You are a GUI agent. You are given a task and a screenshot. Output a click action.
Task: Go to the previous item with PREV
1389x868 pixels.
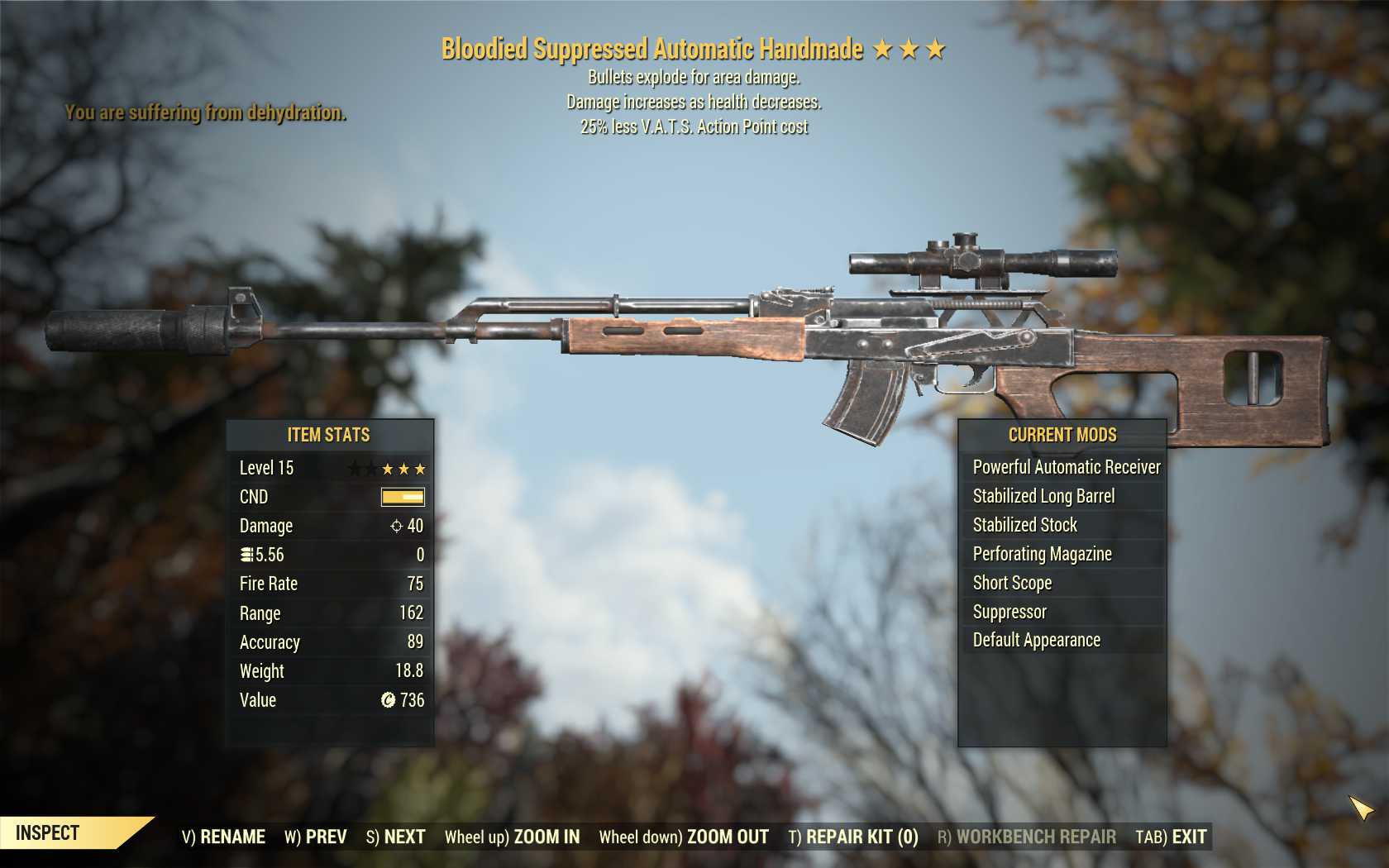click(x=316, y=837)
